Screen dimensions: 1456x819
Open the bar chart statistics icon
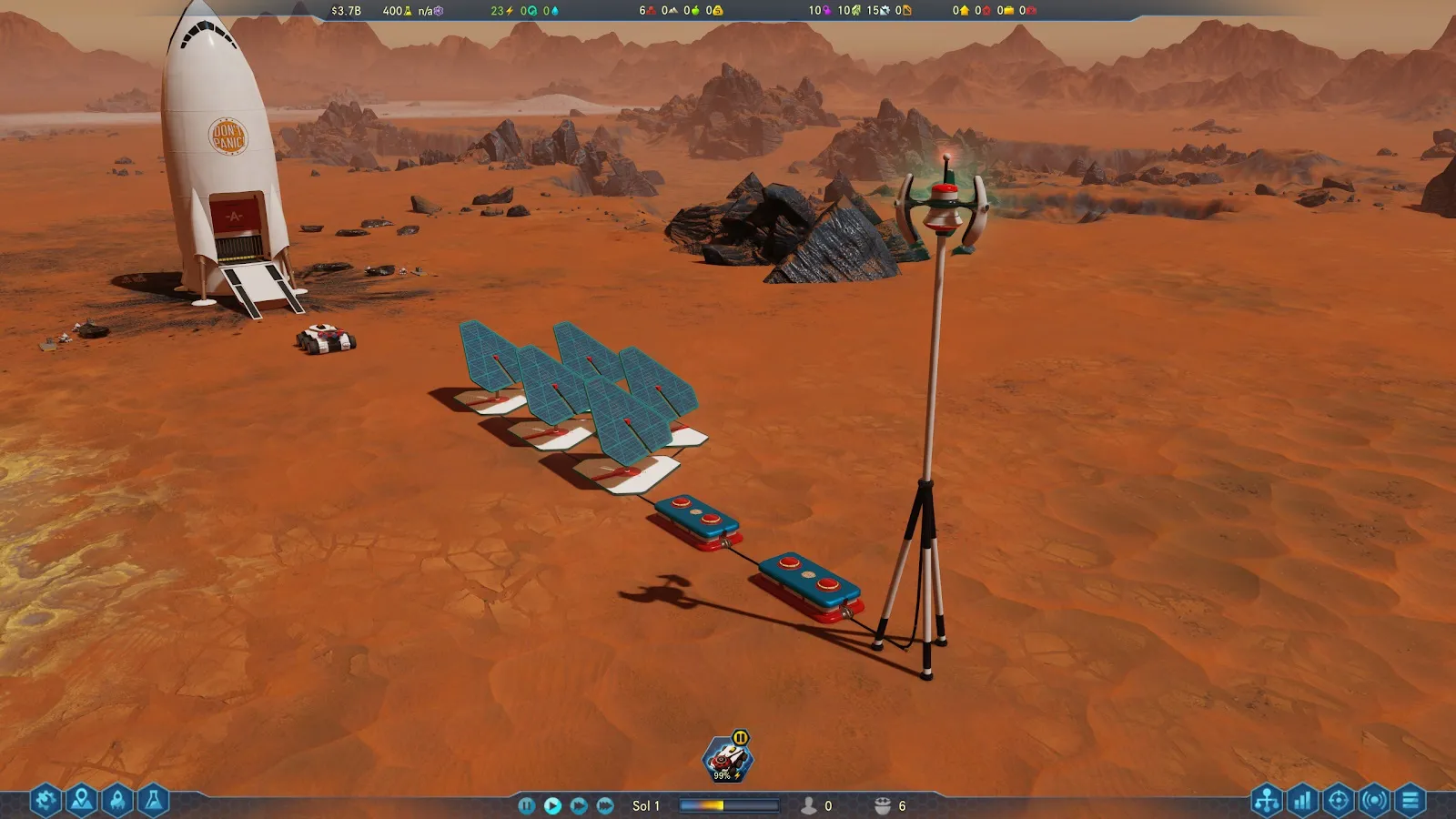pos(1302,801)
